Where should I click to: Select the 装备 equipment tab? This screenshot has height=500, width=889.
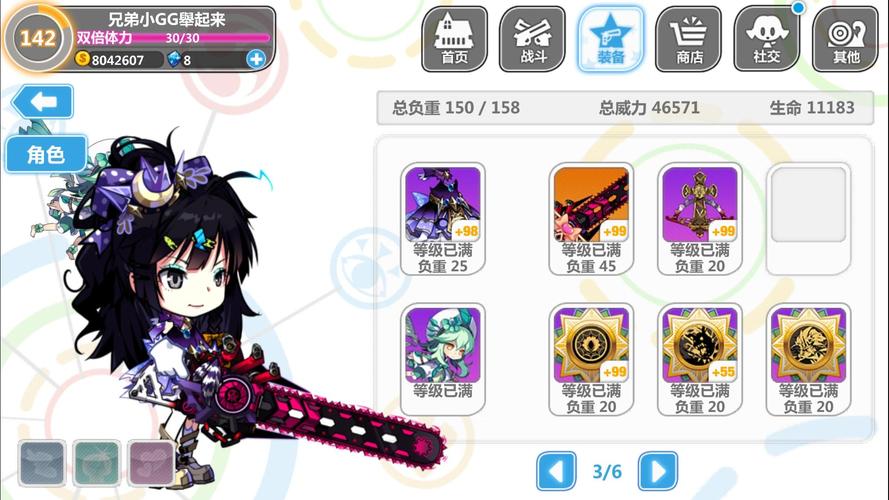coord(610,39)
